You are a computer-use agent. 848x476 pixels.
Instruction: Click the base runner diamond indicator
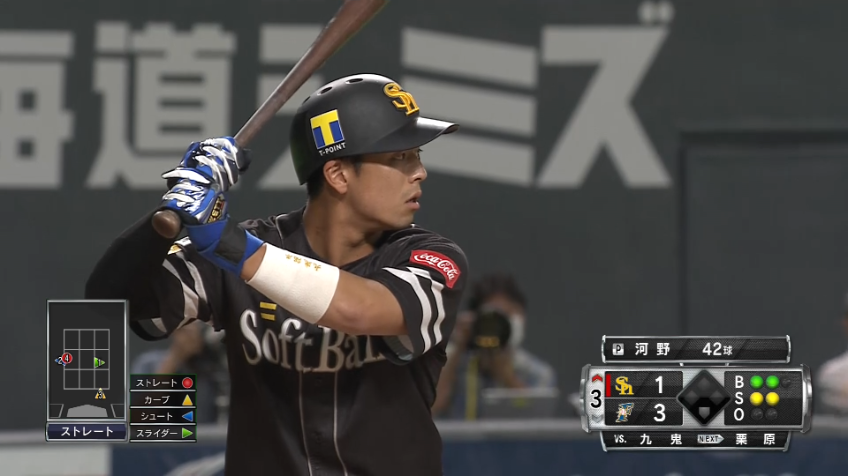[703, 398]
